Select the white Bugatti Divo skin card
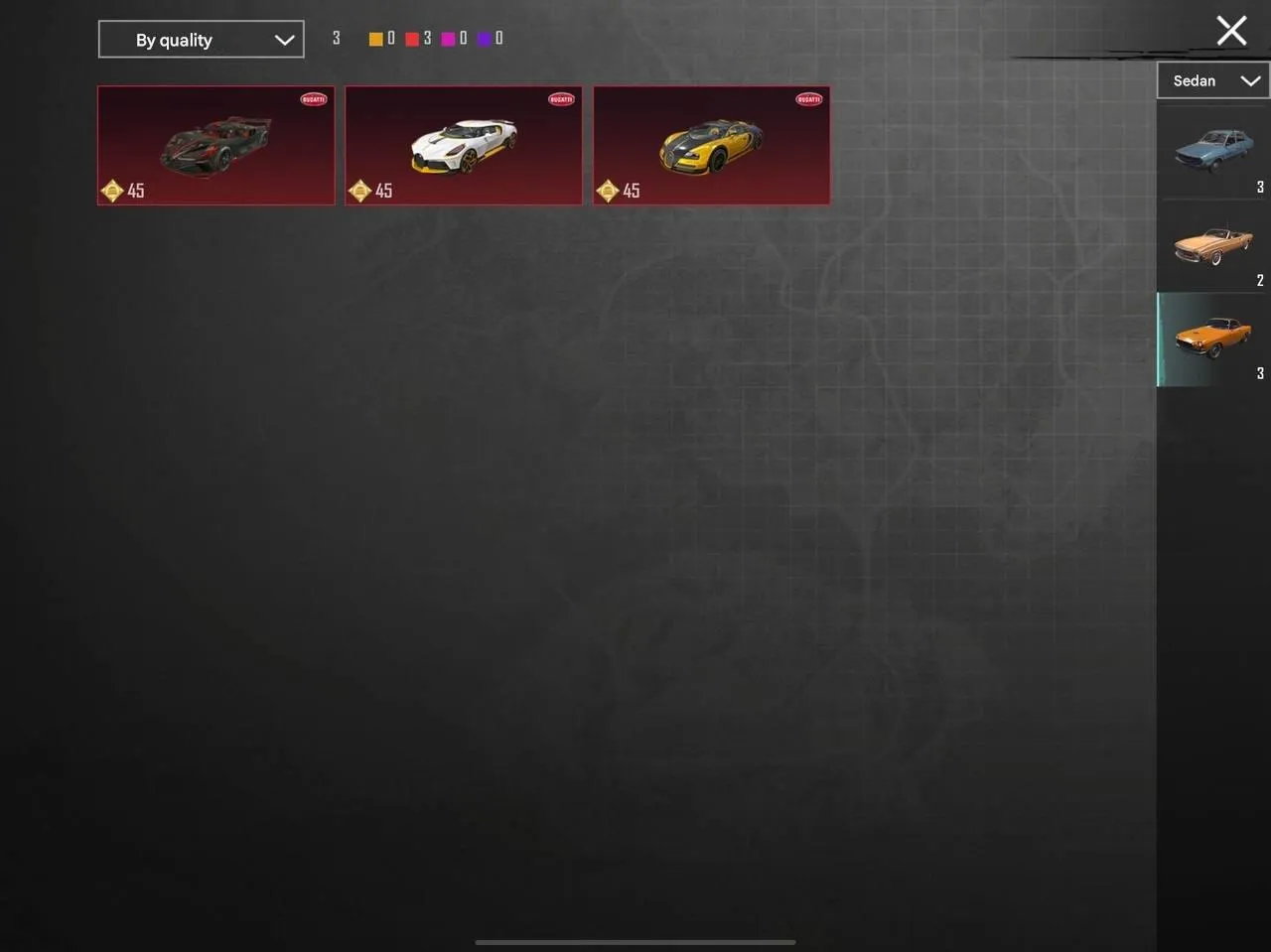 [x=464, y=145]
